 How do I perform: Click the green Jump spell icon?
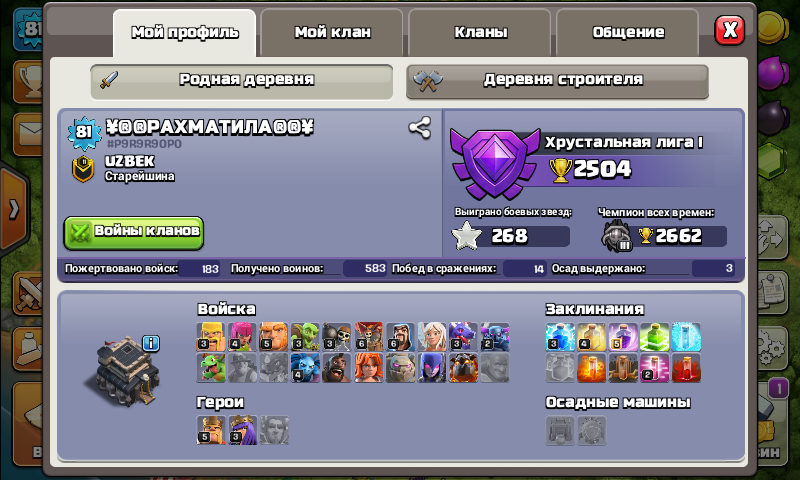click(654, 337)
